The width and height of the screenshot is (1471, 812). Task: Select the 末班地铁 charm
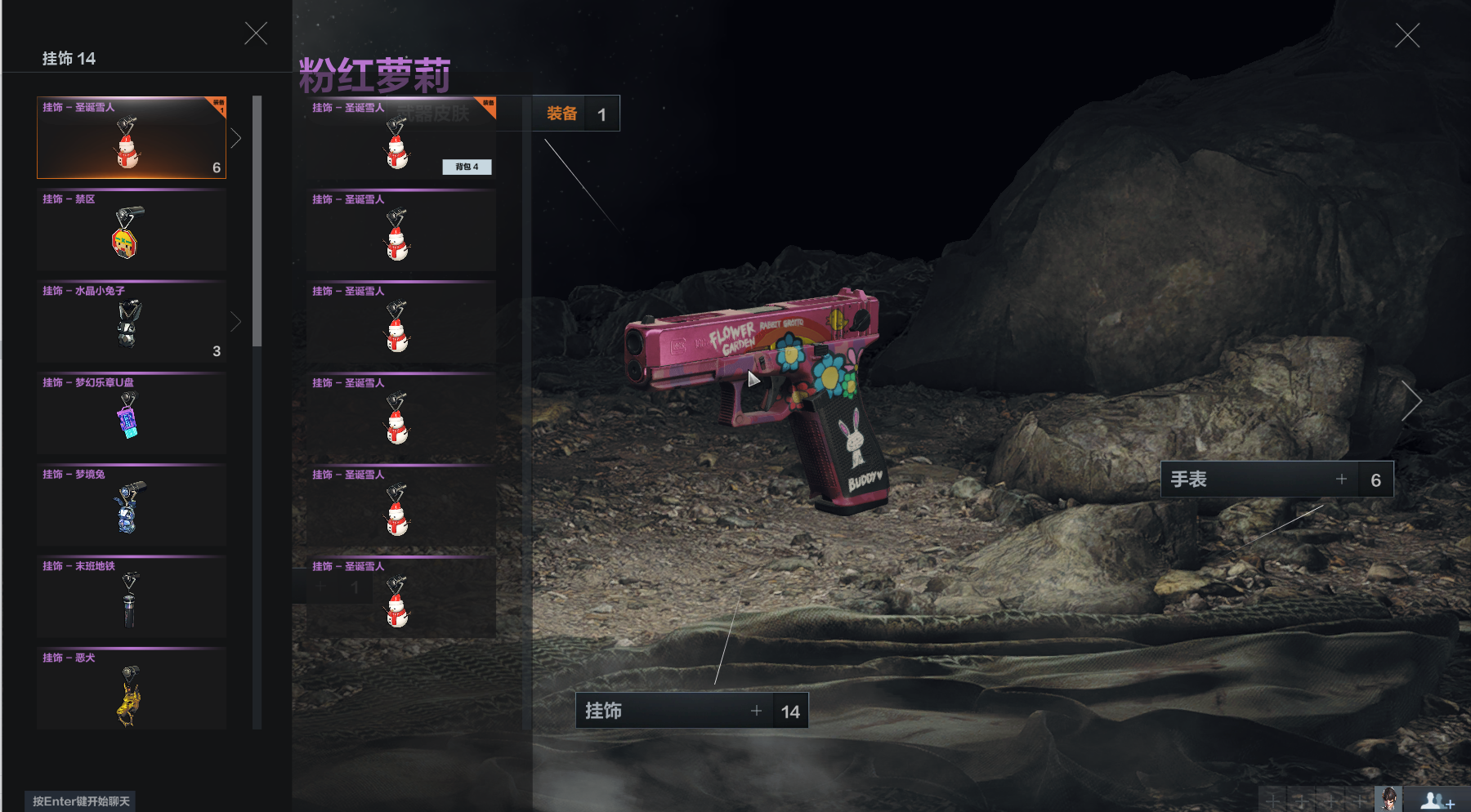[x=131, y=597]
